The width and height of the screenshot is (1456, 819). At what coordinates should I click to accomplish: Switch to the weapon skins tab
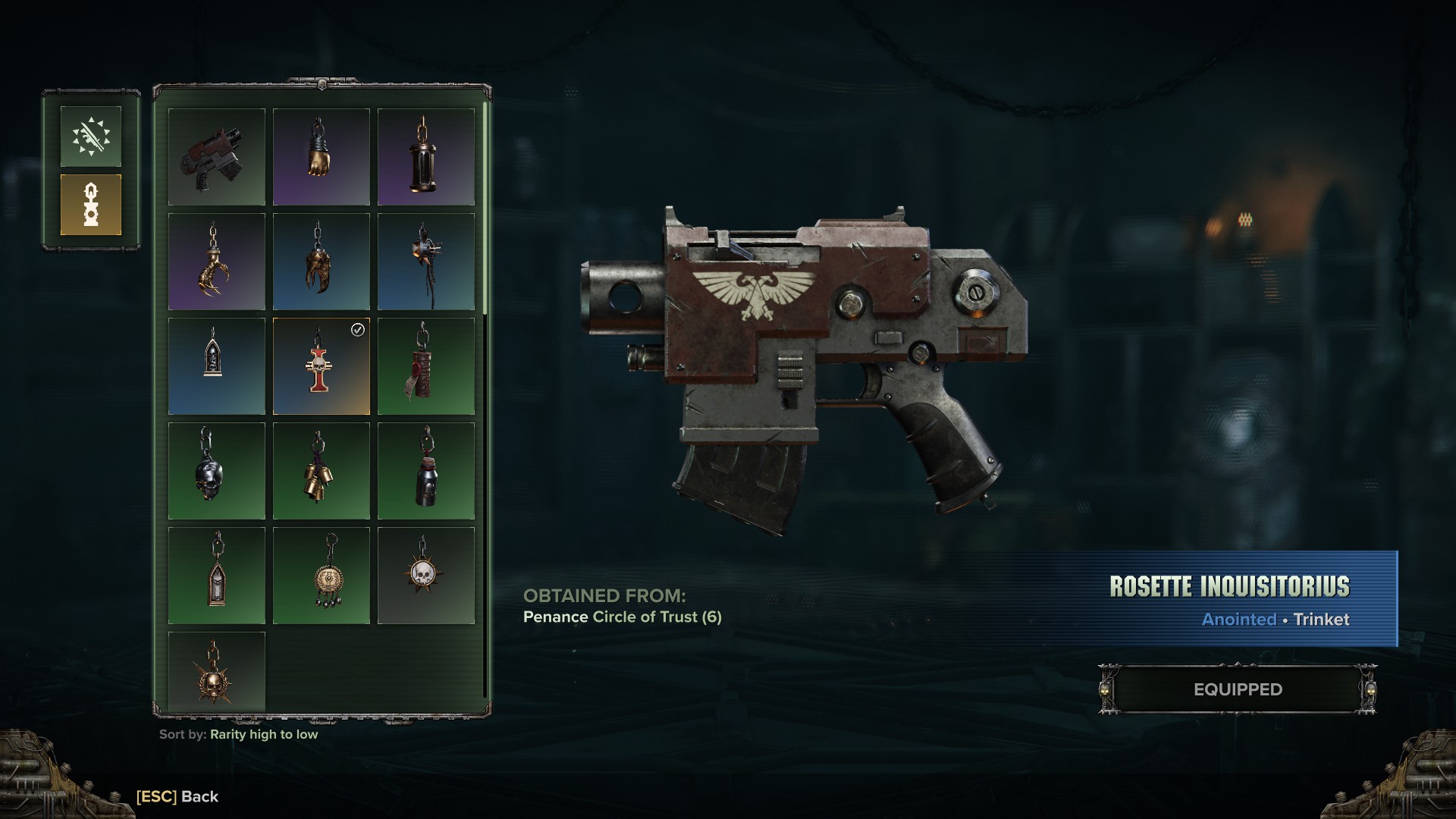tap(91, 136)
